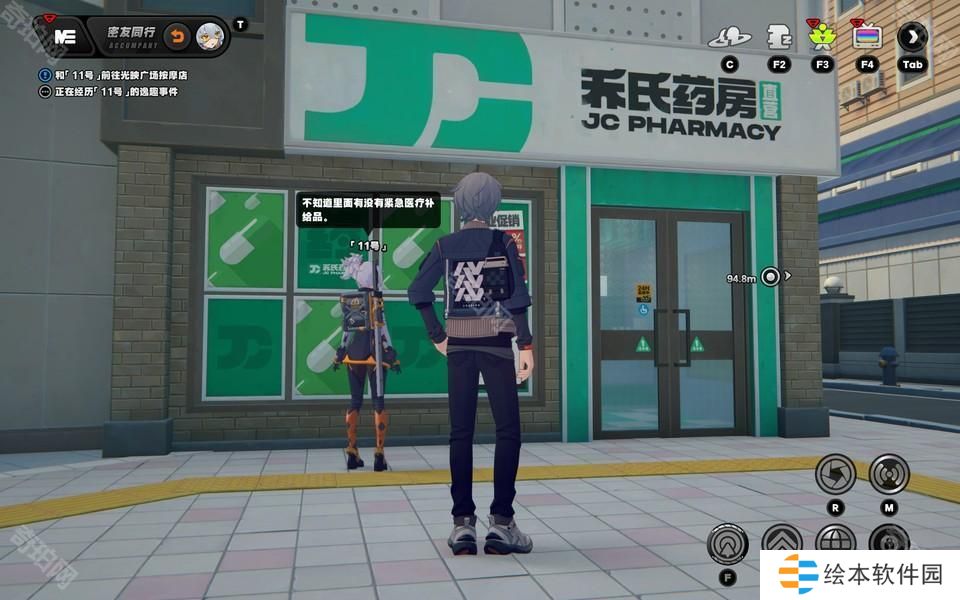This screenshot has height=600, width=960.
Task: Open the quest objective about the massage shop
Action: 122,75
